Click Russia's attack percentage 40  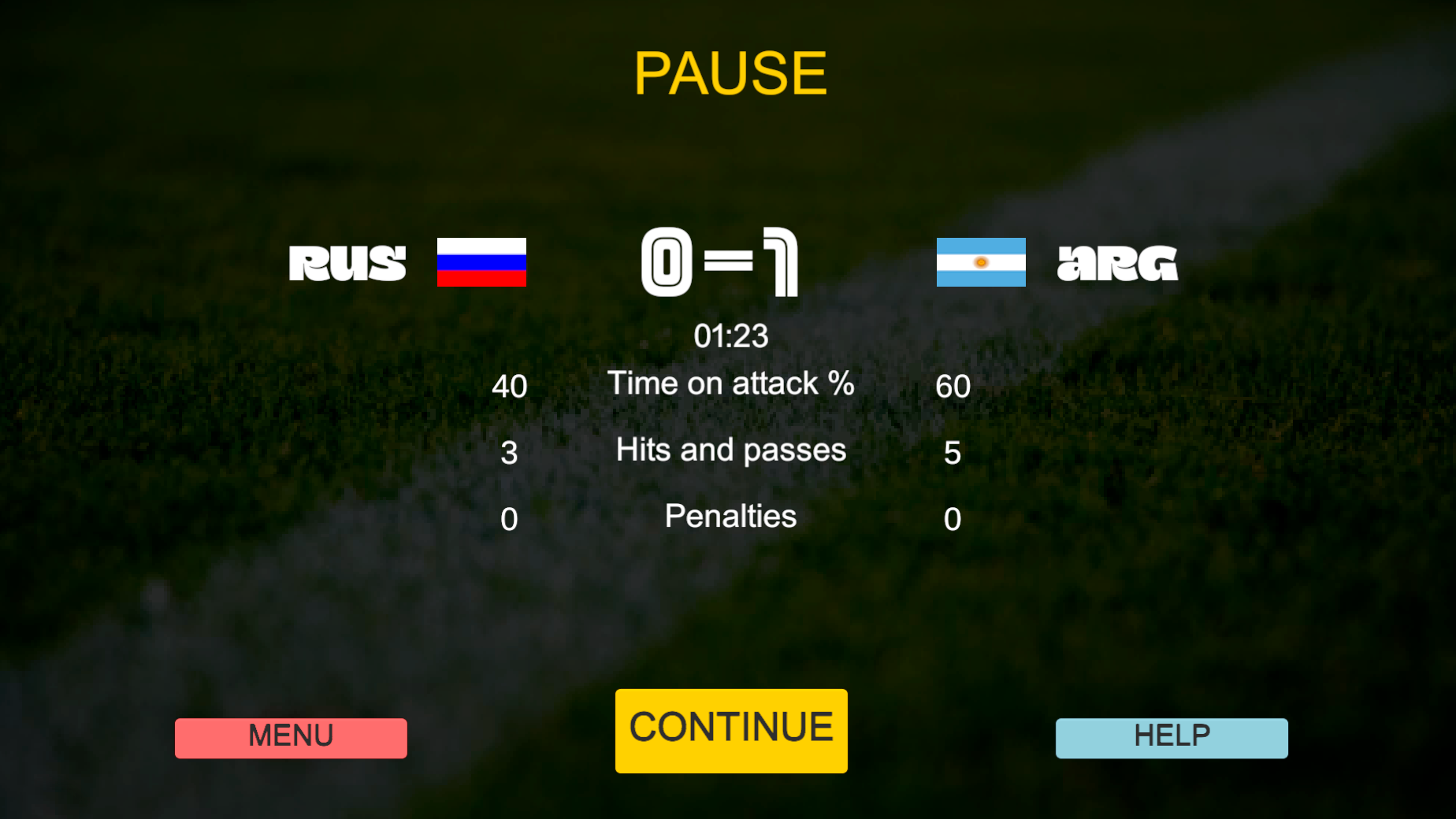[x=509, y=386]
